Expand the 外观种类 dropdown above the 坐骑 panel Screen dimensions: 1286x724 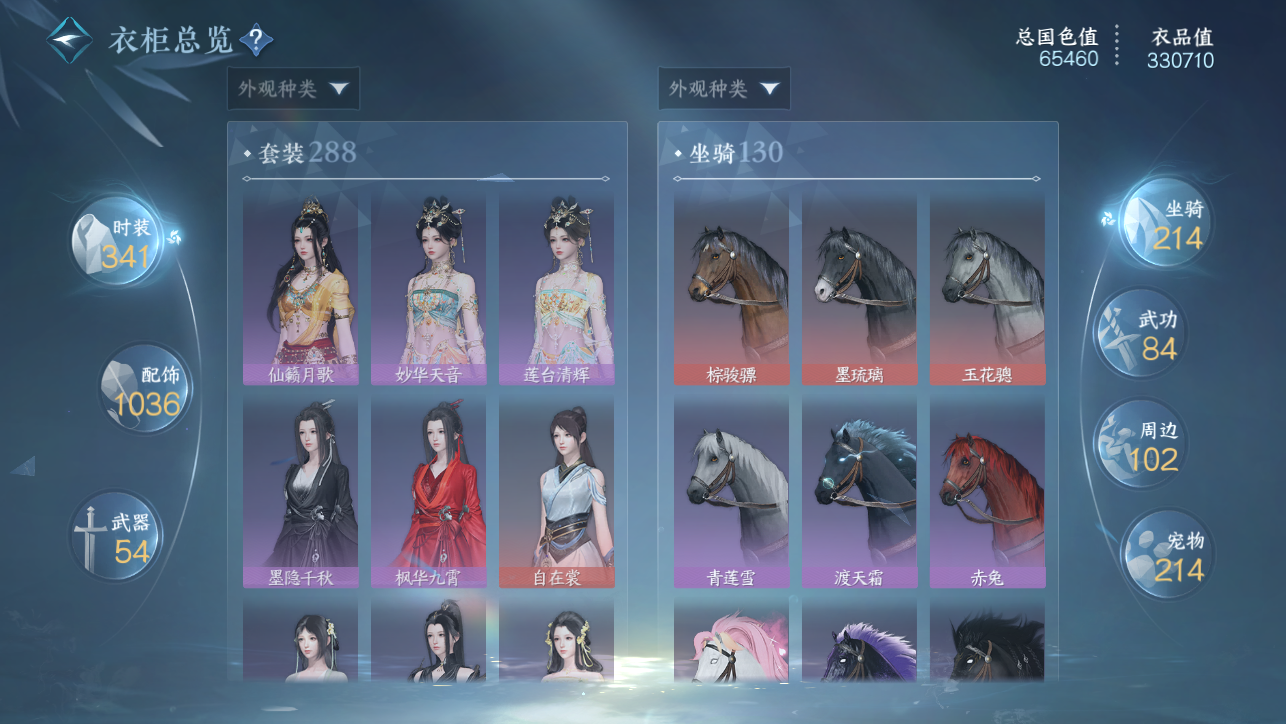click(724, 89)
